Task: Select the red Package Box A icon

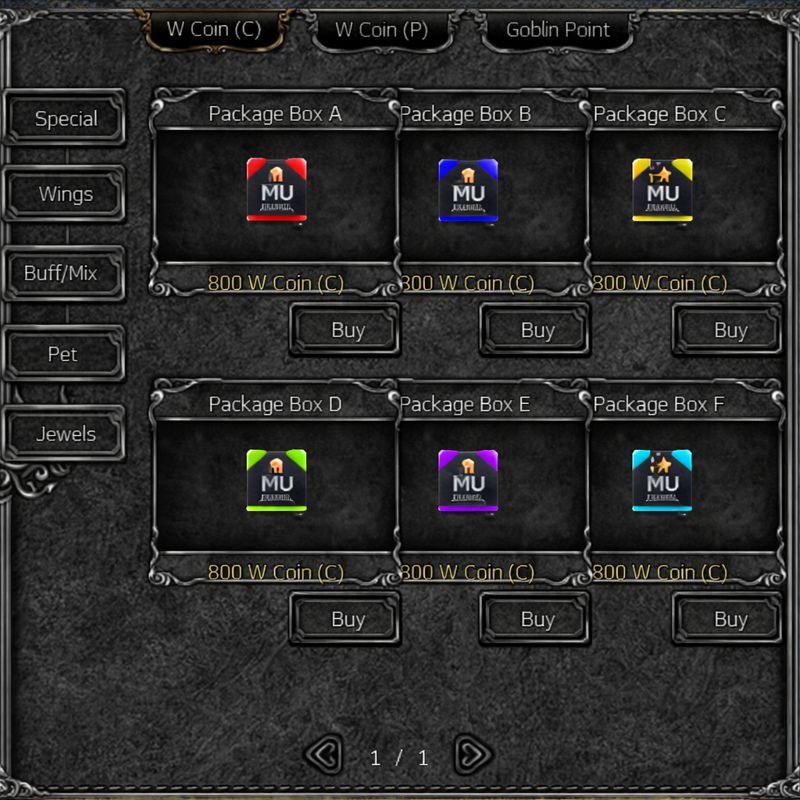Action: 276,190
